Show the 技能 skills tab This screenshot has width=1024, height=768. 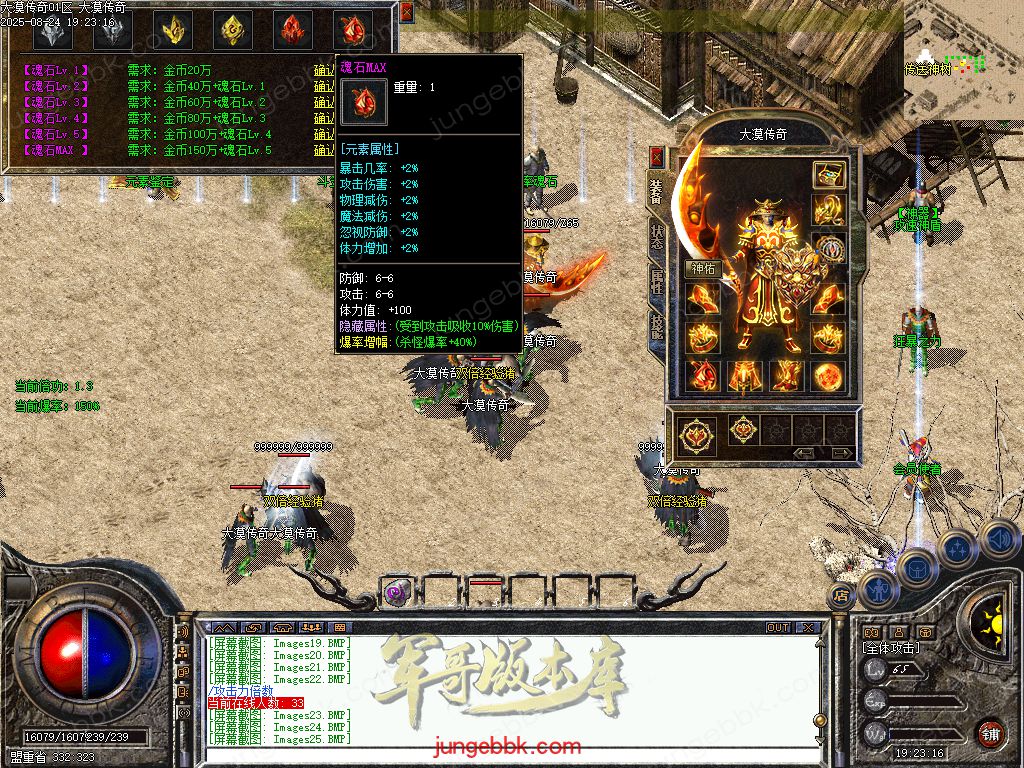click(656, 327)
